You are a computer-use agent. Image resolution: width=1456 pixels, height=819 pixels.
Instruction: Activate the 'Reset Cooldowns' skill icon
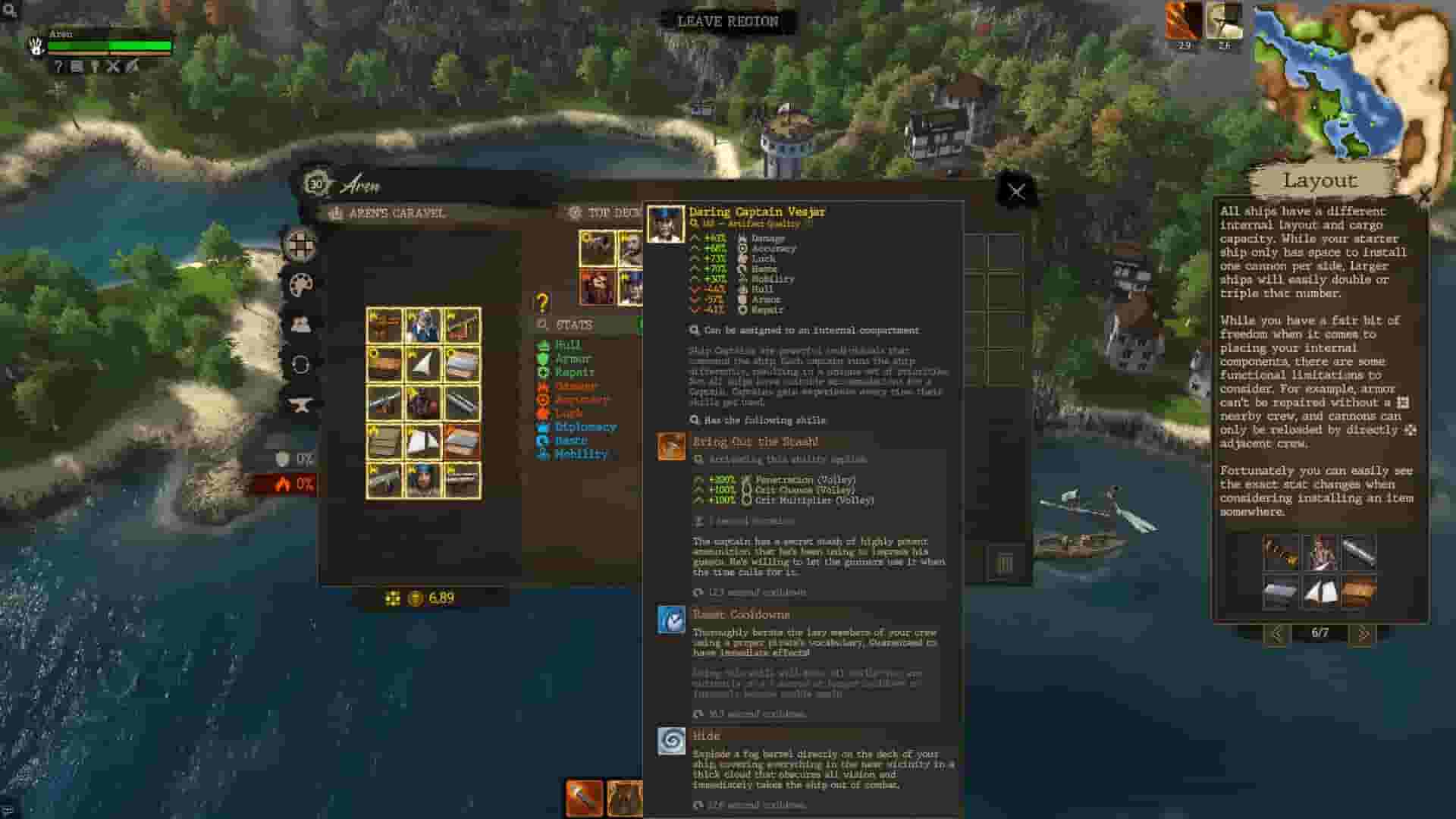670,618
